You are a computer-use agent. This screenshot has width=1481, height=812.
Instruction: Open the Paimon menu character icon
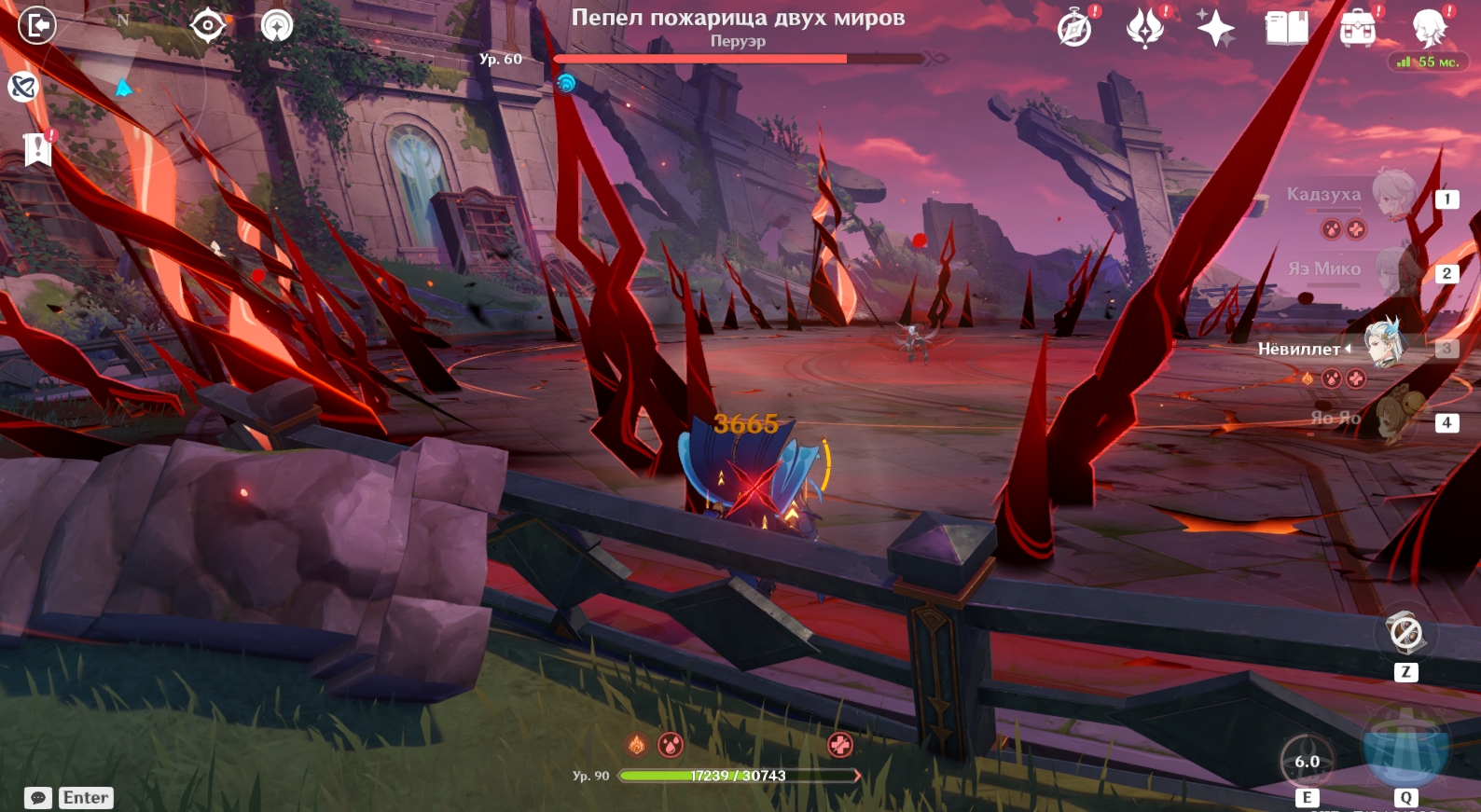(x=1429, y=28)
